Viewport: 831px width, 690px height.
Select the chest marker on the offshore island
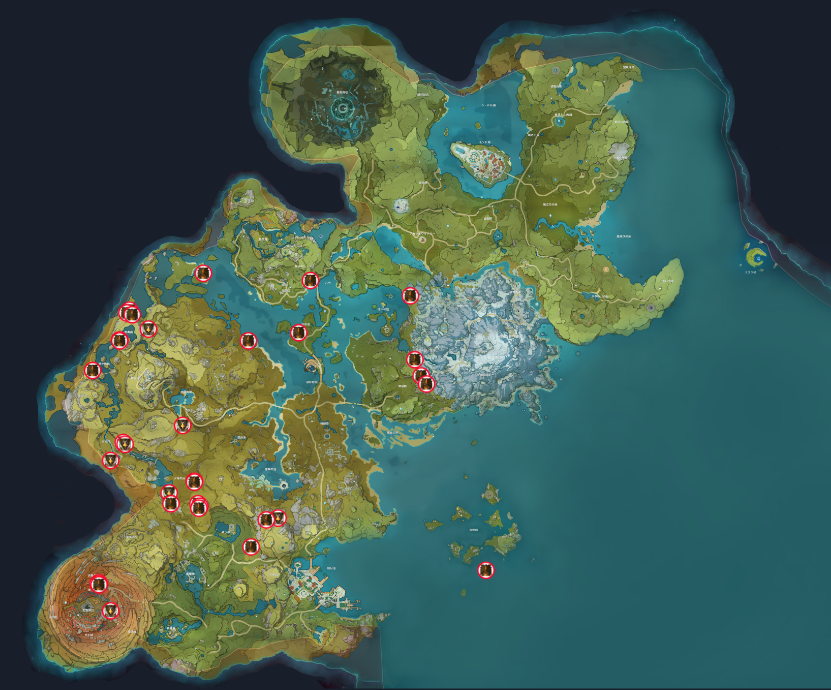[x=486, y=571]
